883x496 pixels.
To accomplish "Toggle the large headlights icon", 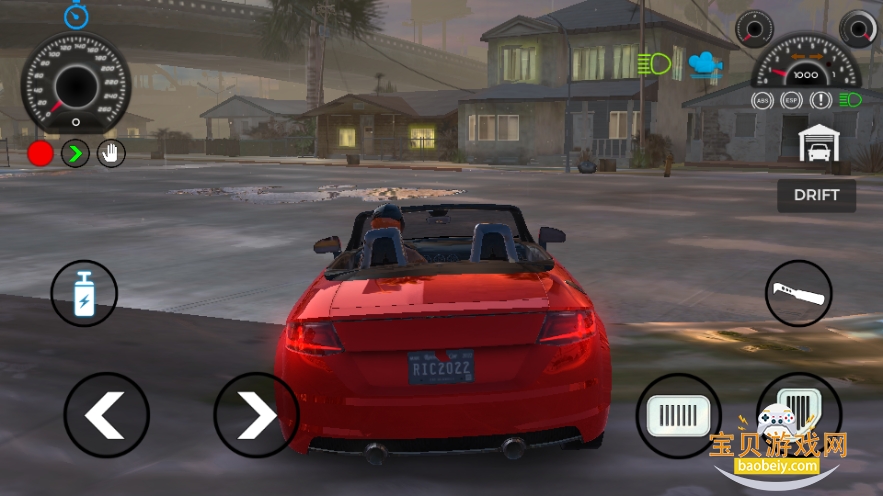I will coord(655,64).
